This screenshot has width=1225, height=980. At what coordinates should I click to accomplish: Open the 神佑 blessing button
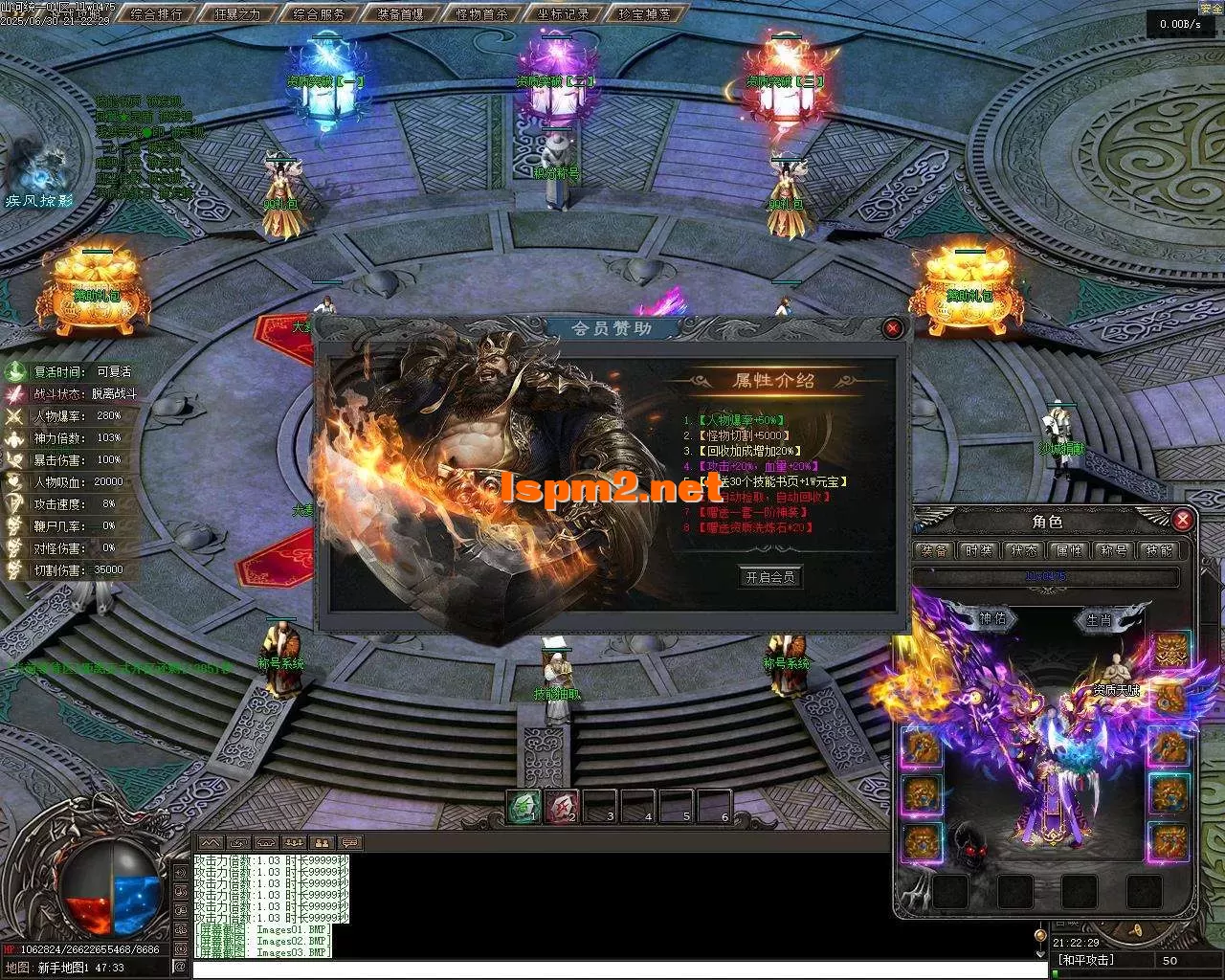(x=991, y=619)
